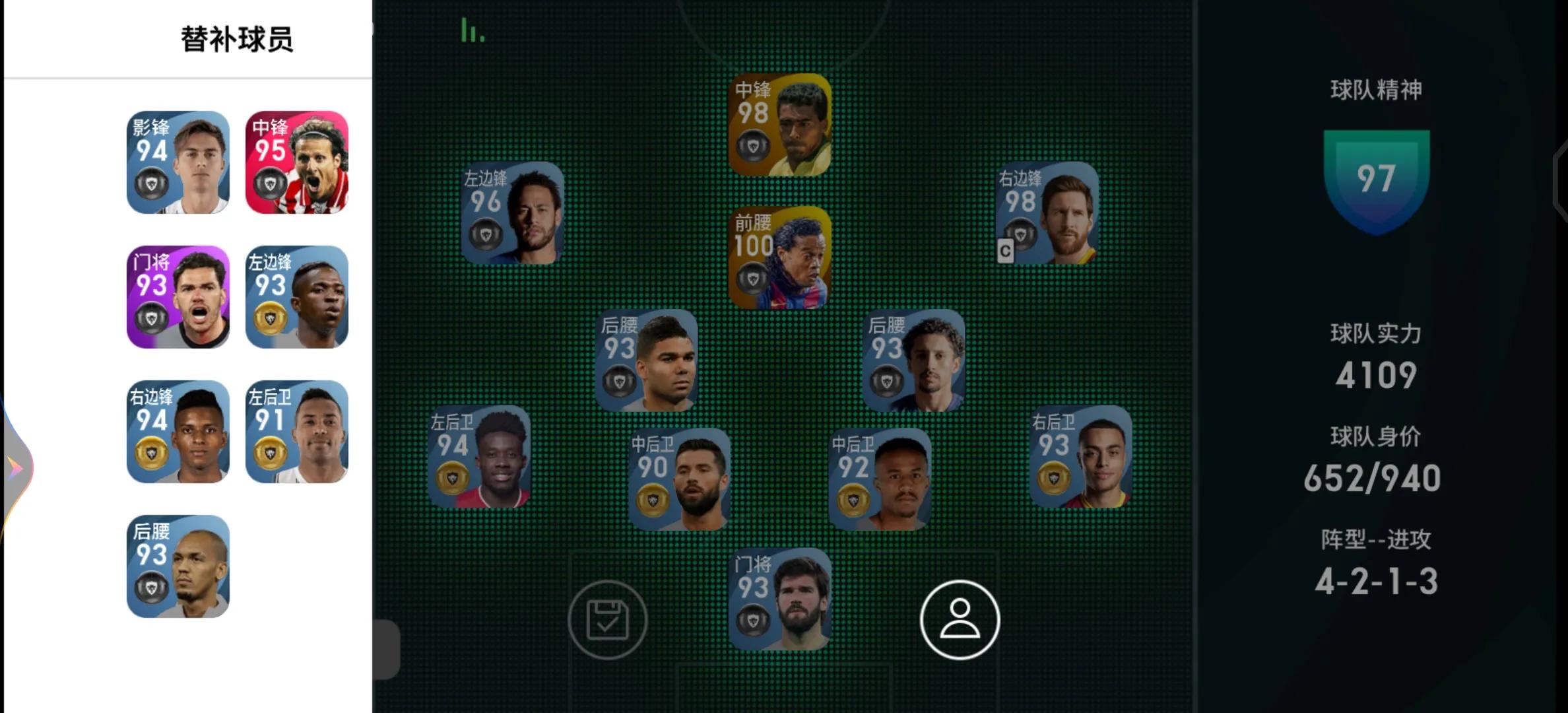Select the 93 left winger substitute

297,297
